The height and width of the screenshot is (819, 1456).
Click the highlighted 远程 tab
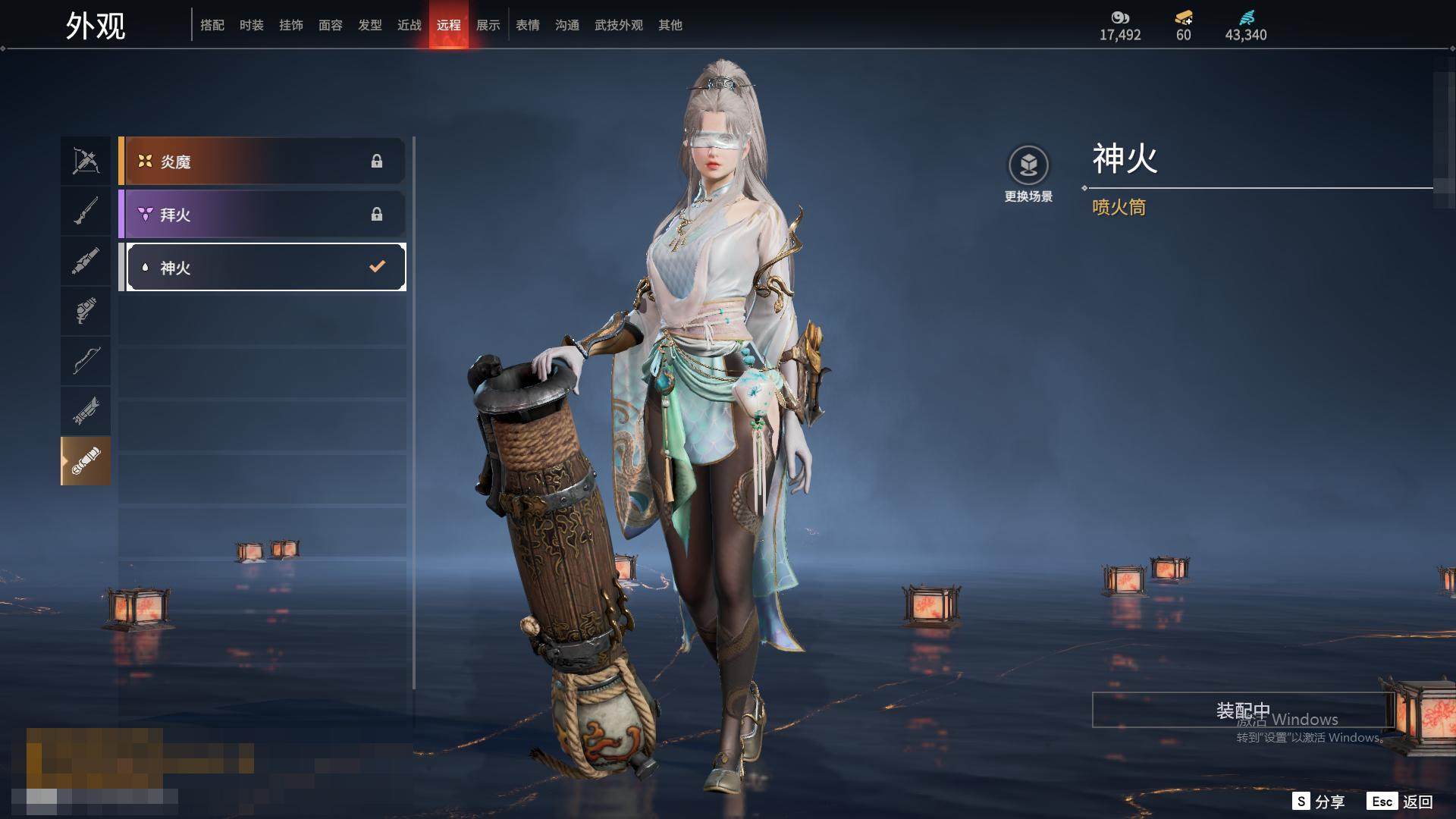449,25
